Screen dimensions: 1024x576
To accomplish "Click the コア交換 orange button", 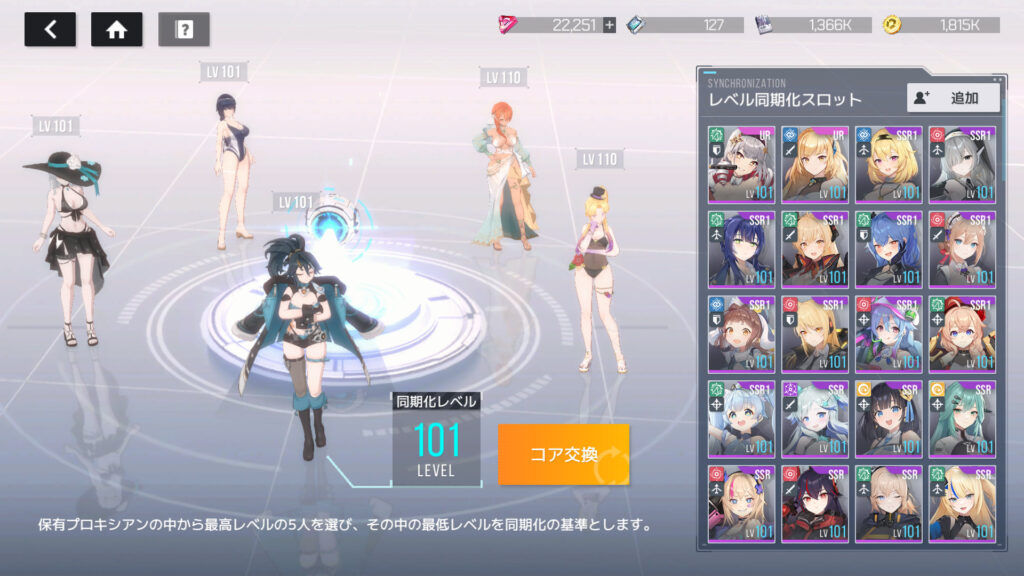I will tap(563, 454).
